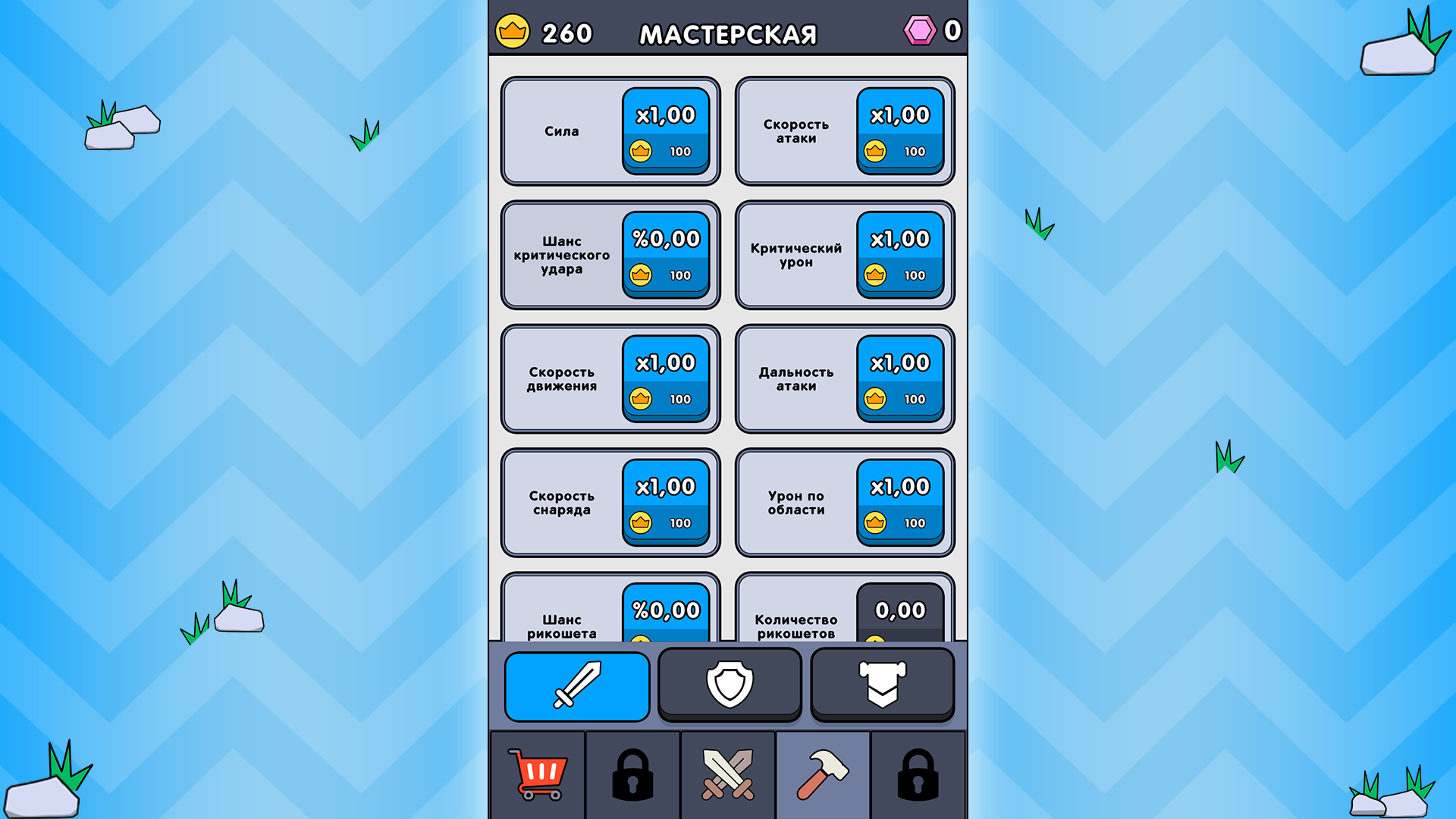The image size is (1456, 819).
Task: Click the disabled Количество рикошетов card
Action: [x=899, y=610]
